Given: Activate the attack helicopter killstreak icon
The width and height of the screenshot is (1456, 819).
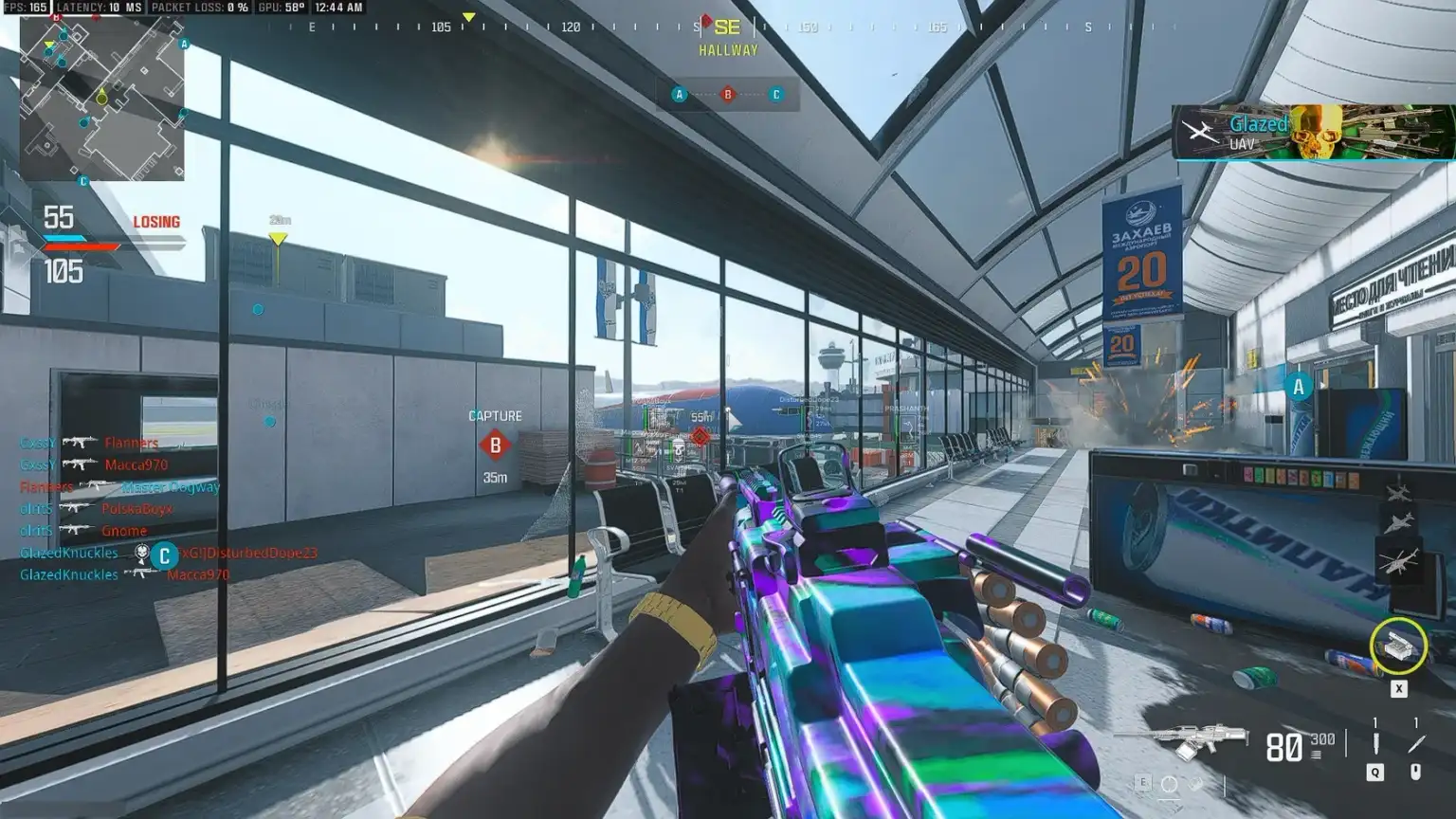Looking at the screenshot, I should pos(1398,562).
